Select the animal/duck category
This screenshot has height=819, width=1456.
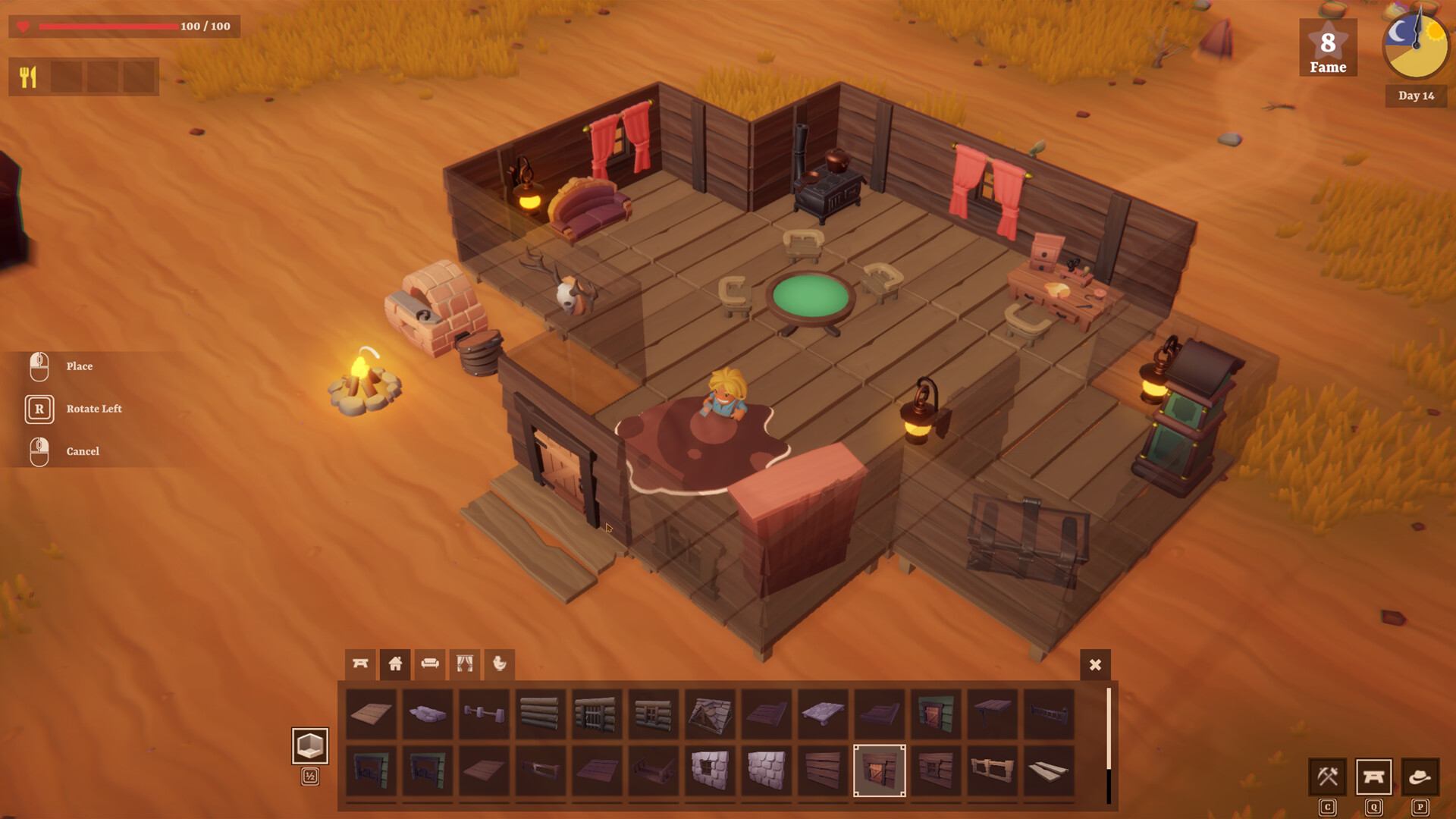(x=499, y=664)
